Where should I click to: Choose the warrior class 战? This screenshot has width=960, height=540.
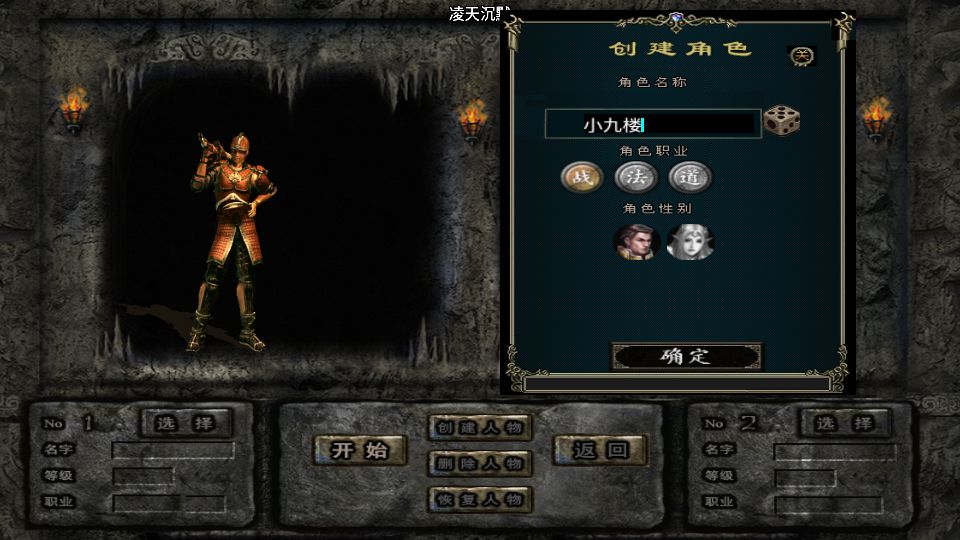(581, 178)
